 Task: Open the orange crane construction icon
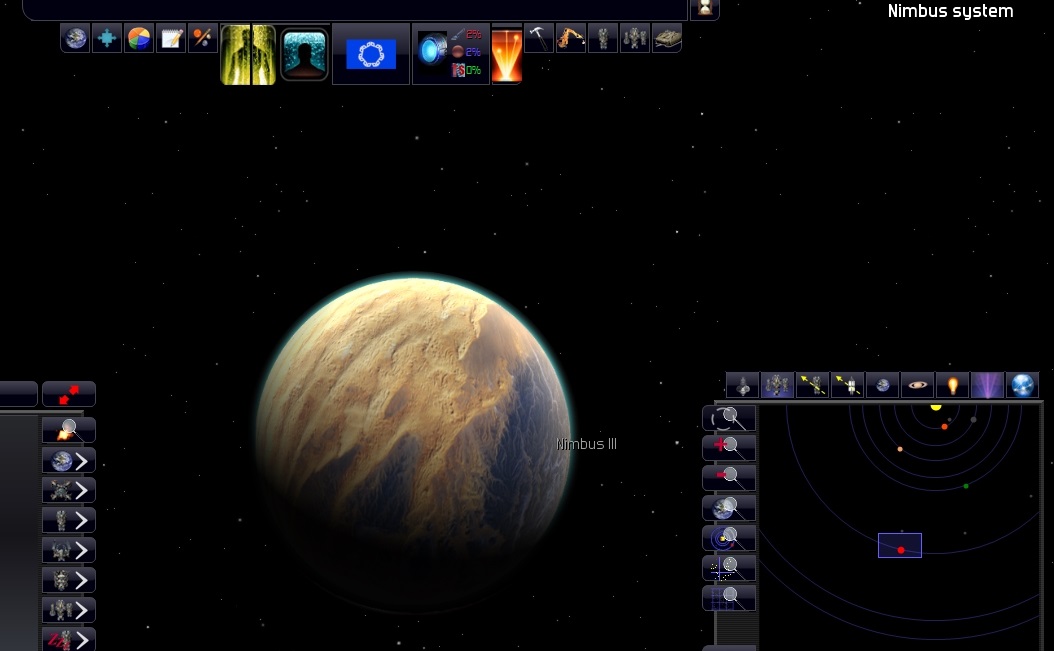point(571,38)
